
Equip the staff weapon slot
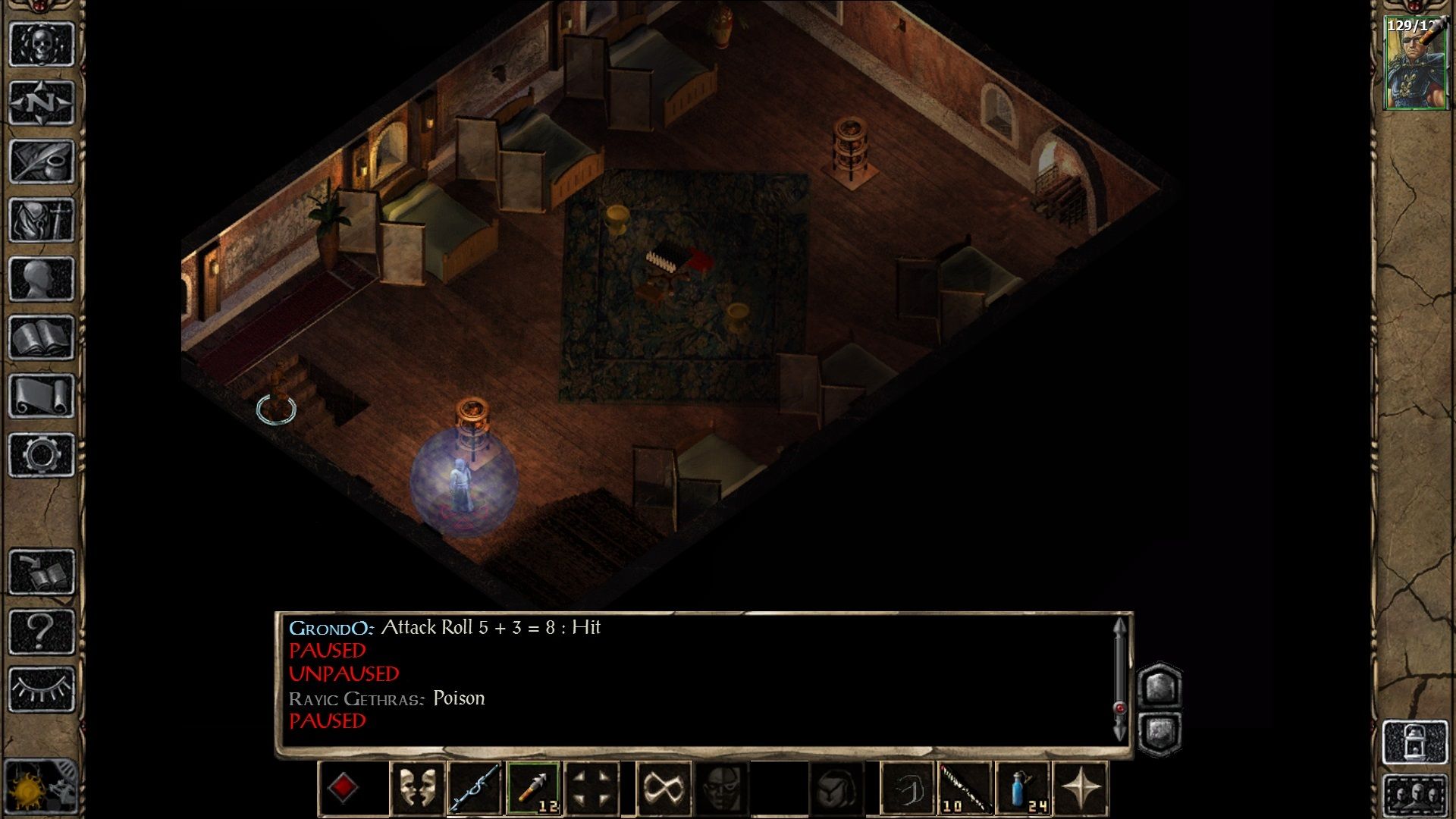(475, 789)
